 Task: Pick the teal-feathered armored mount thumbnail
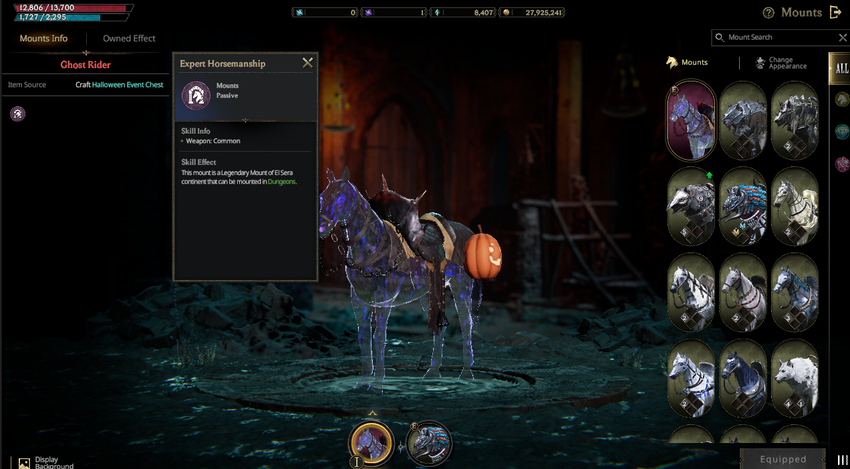[743, 207]
